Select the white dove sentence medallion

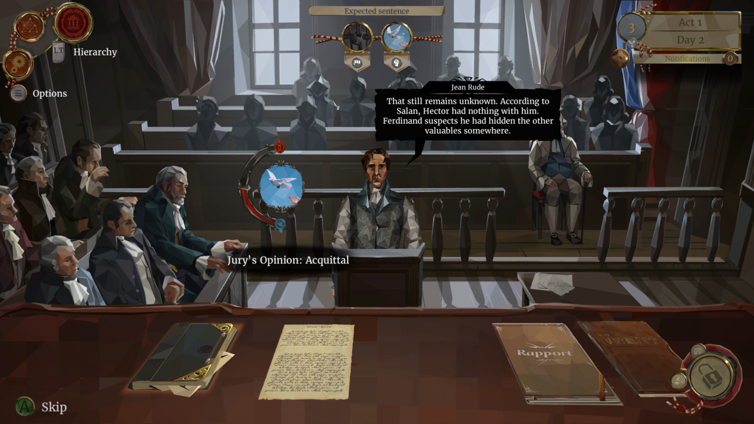point(397,38)
